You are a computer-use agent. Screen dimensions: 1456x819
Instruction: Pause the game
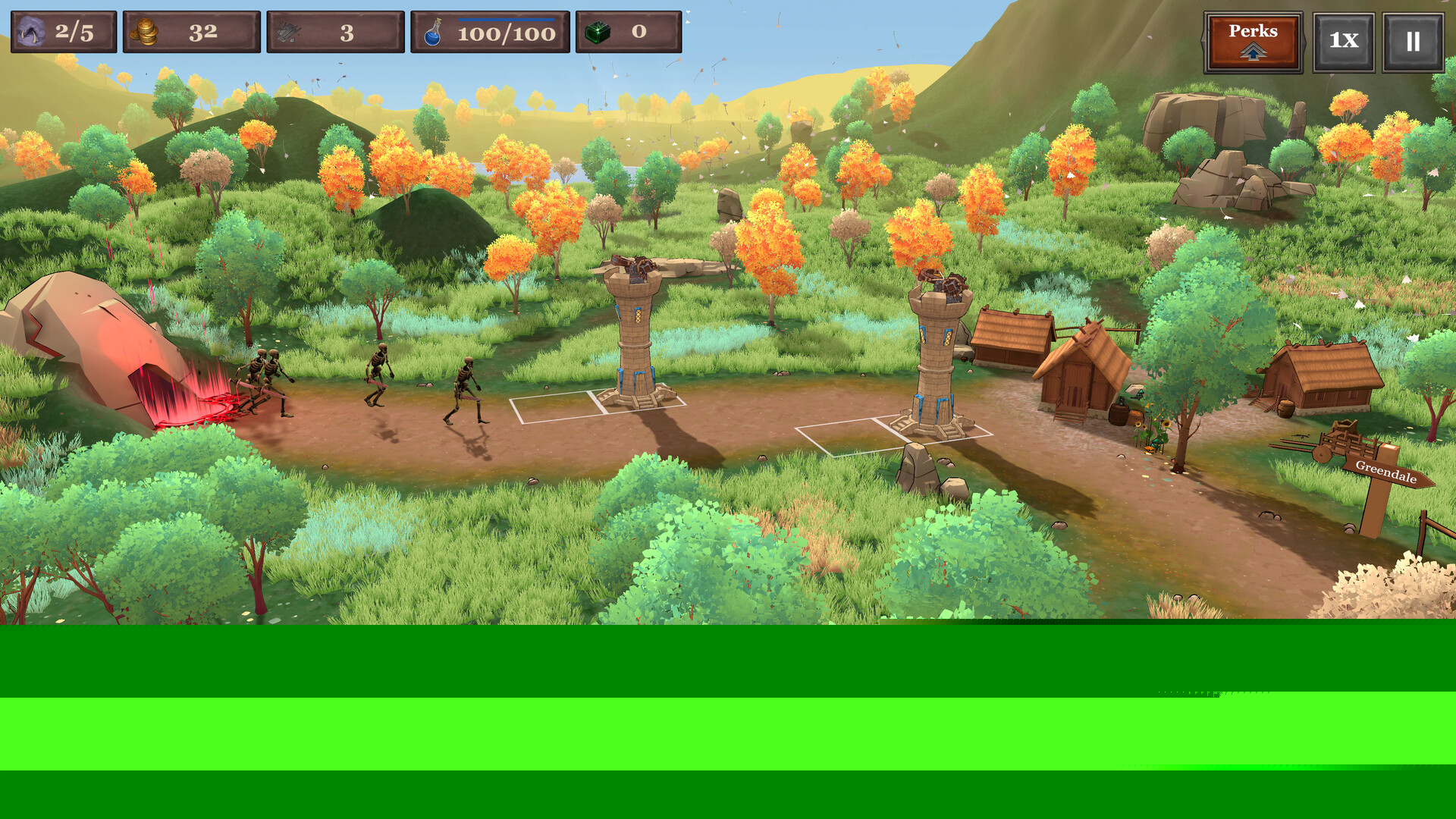tap(1412, 42)
